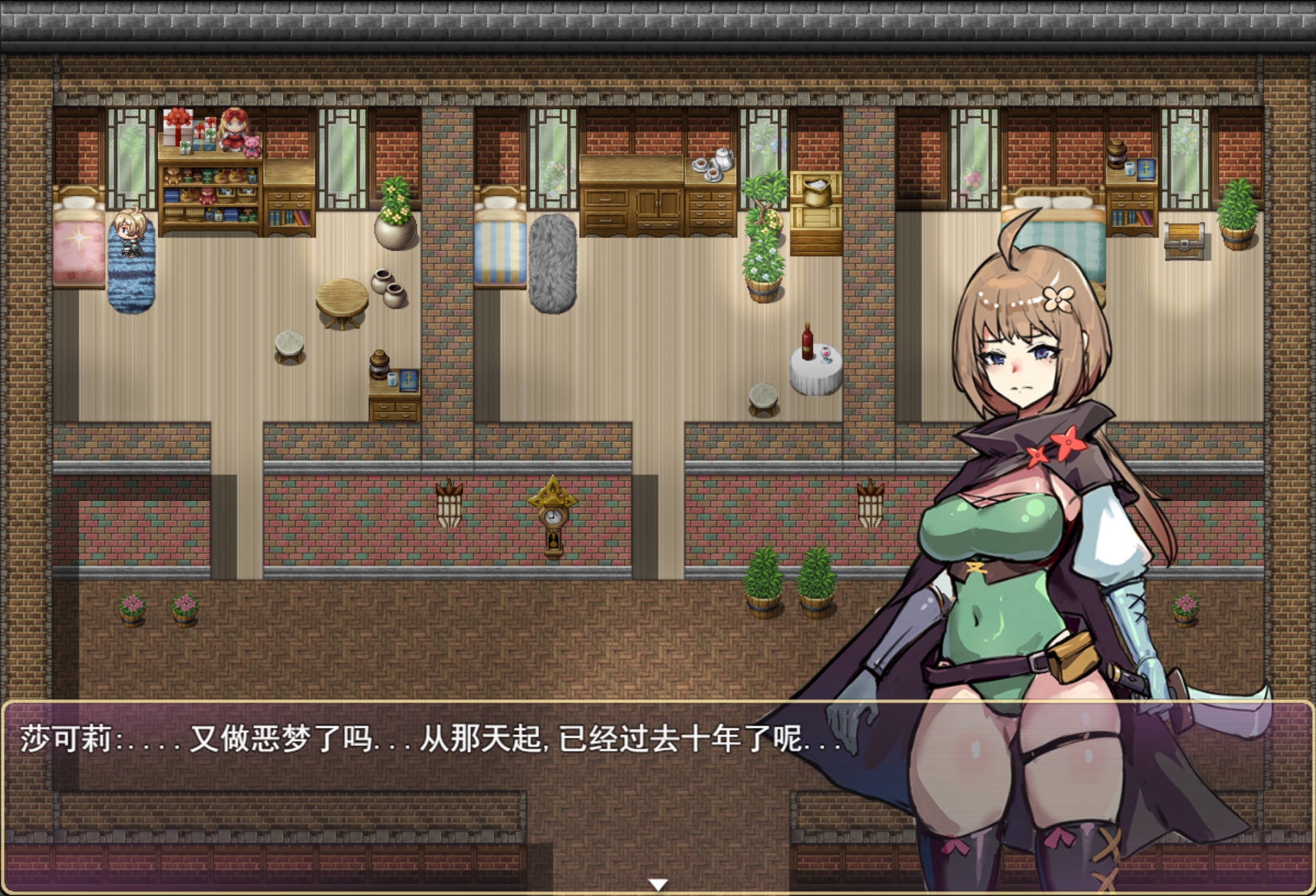Click the continue arrow below the dialogue box
This screenshot has height=896, width=1316.
click(657, 883)
